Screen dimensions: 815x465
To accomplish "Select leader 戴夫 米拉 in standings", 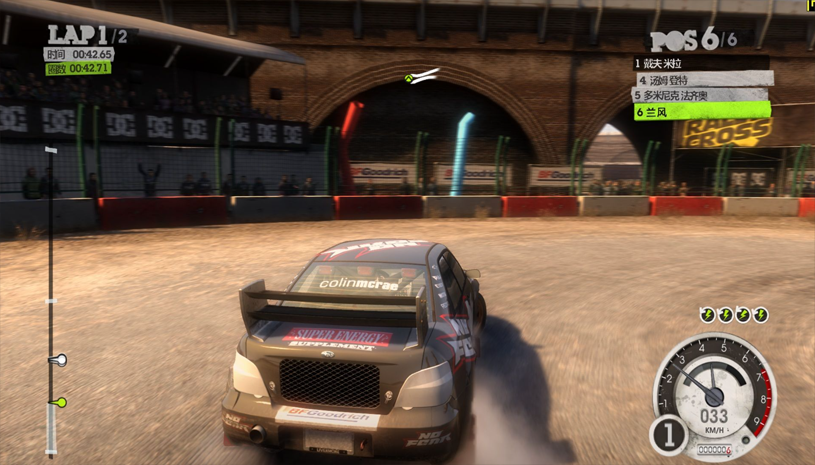I will (700, 63).
